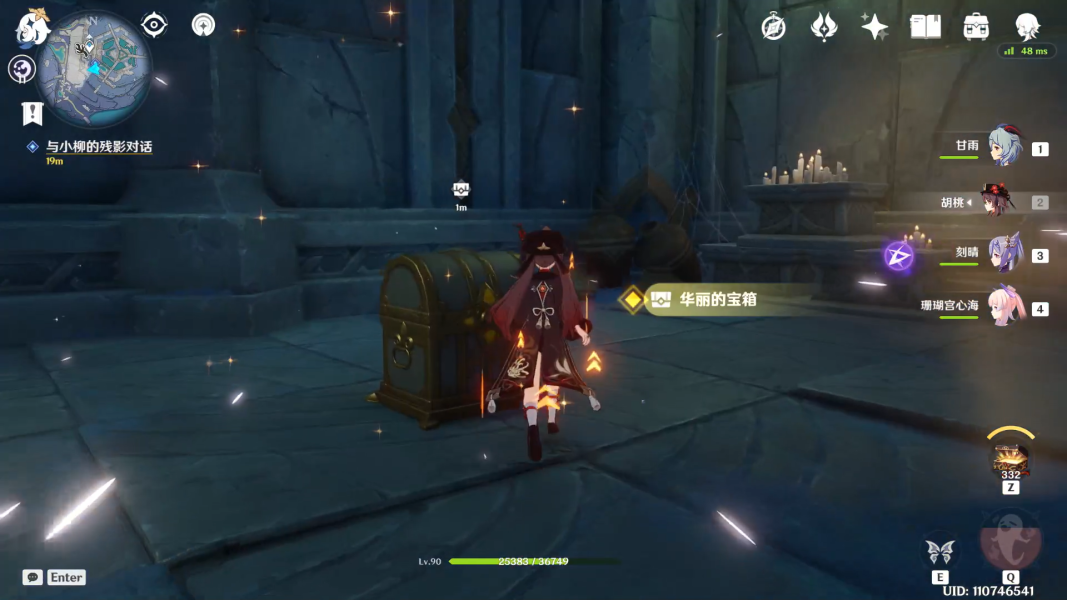Viewport: 1067px width, 600px height.
Task: Open the winged battle pass icon
Action: coord(824,27)
